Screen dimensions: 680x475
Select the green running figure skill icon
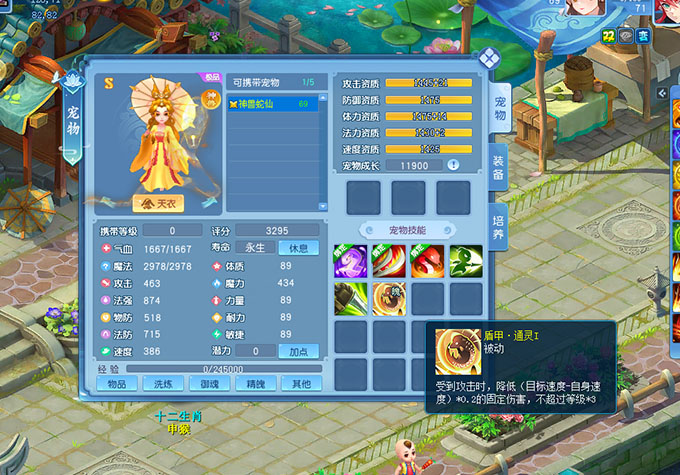pos(465,260)
